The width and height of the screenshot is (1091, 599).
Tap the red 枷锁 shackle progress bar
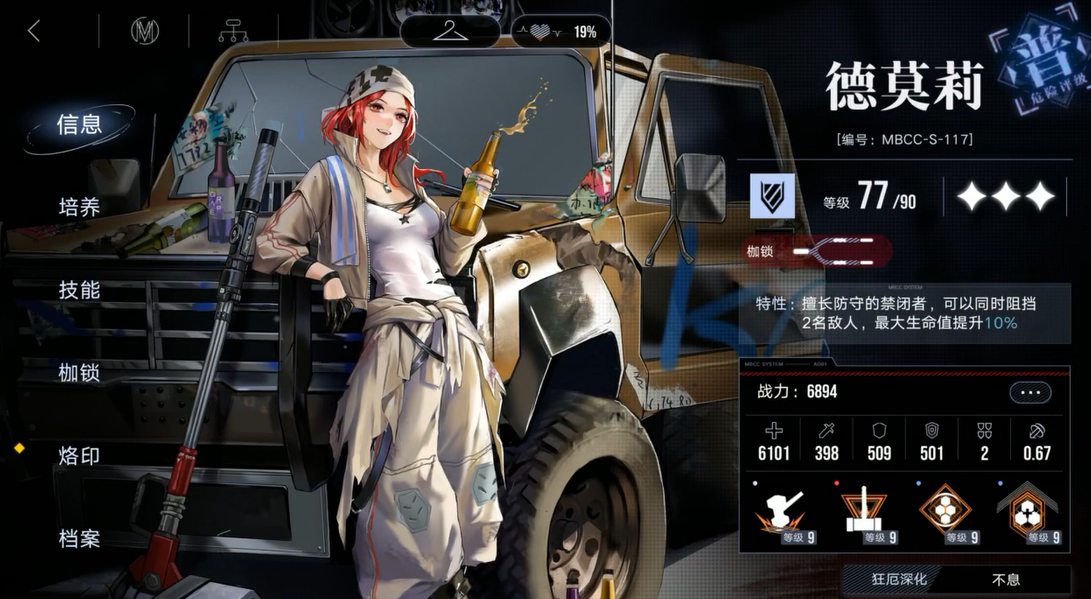tap(837, 251)
